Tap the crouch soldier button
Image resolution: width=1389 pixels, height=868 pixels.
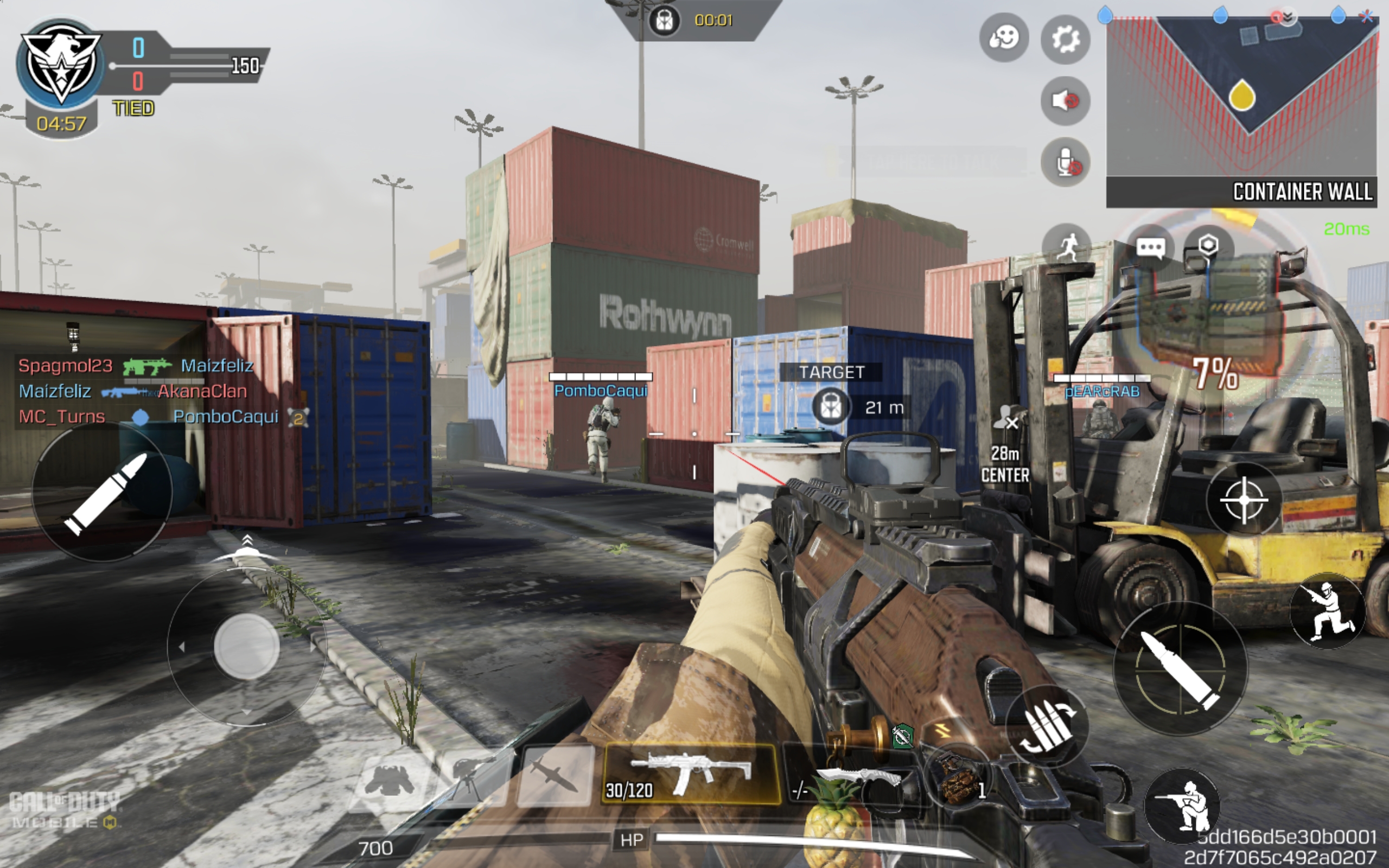pos(1182,806)
